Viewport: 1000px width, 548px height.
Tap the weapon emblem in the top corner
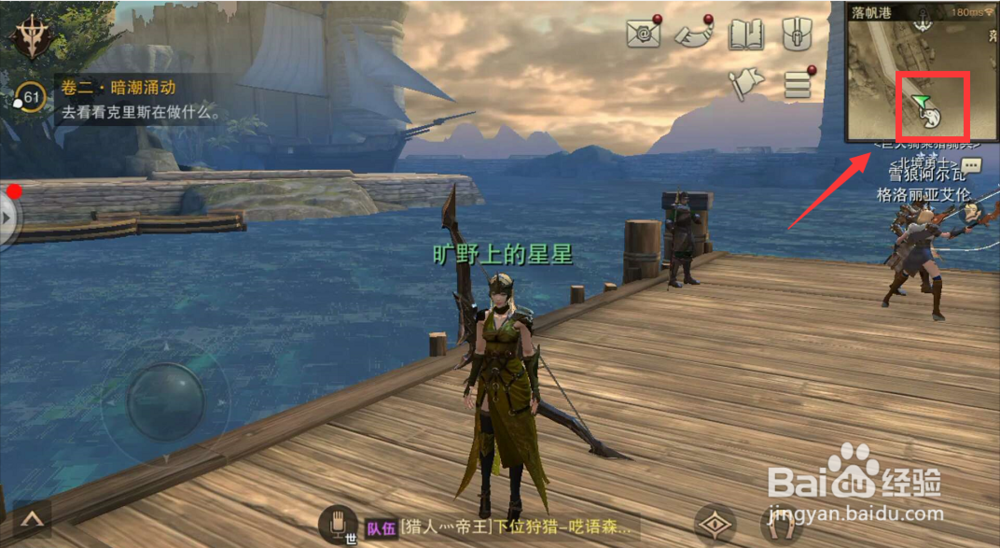[x=32, y=37]
